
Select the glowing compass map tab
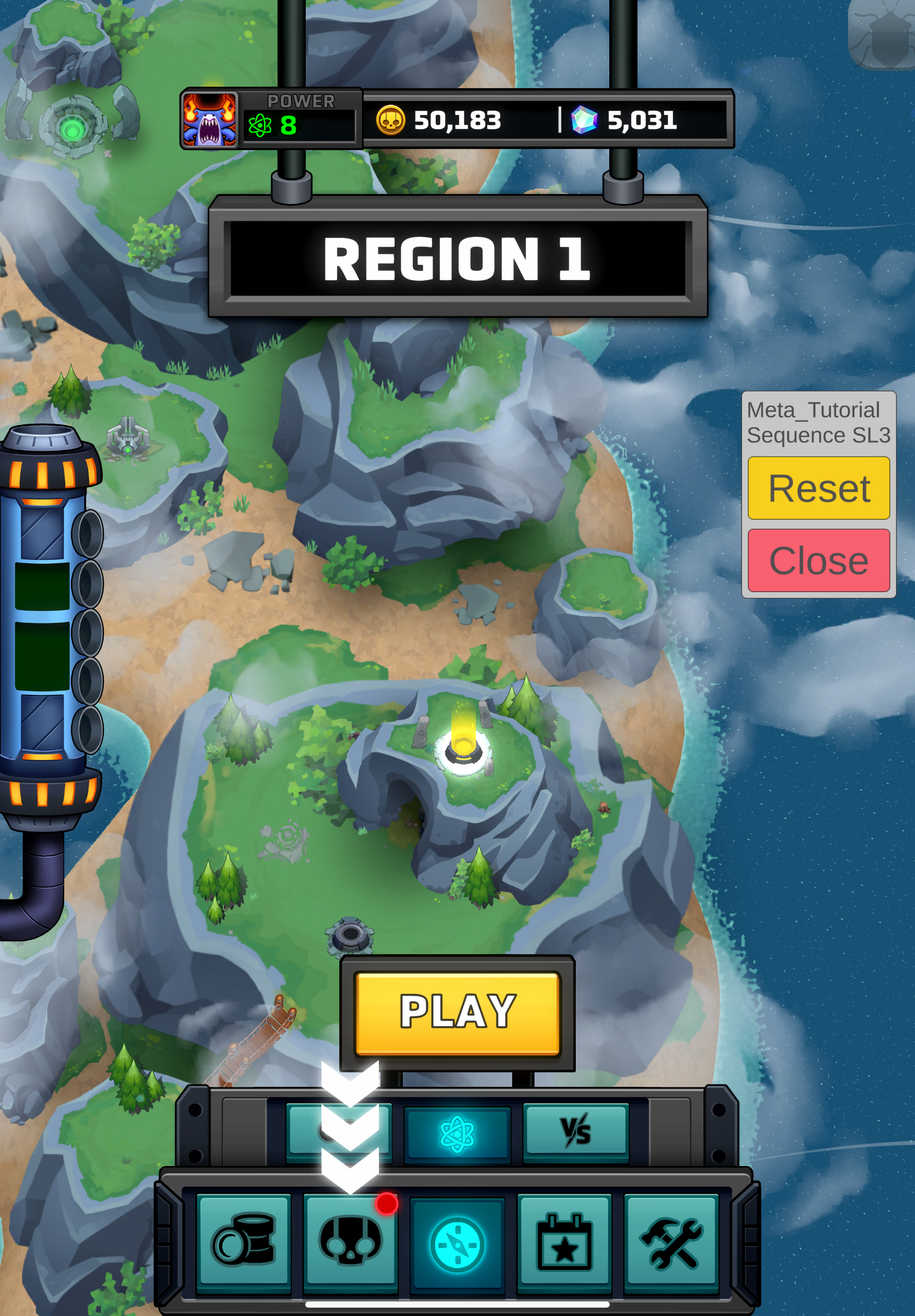(457, 1244)
